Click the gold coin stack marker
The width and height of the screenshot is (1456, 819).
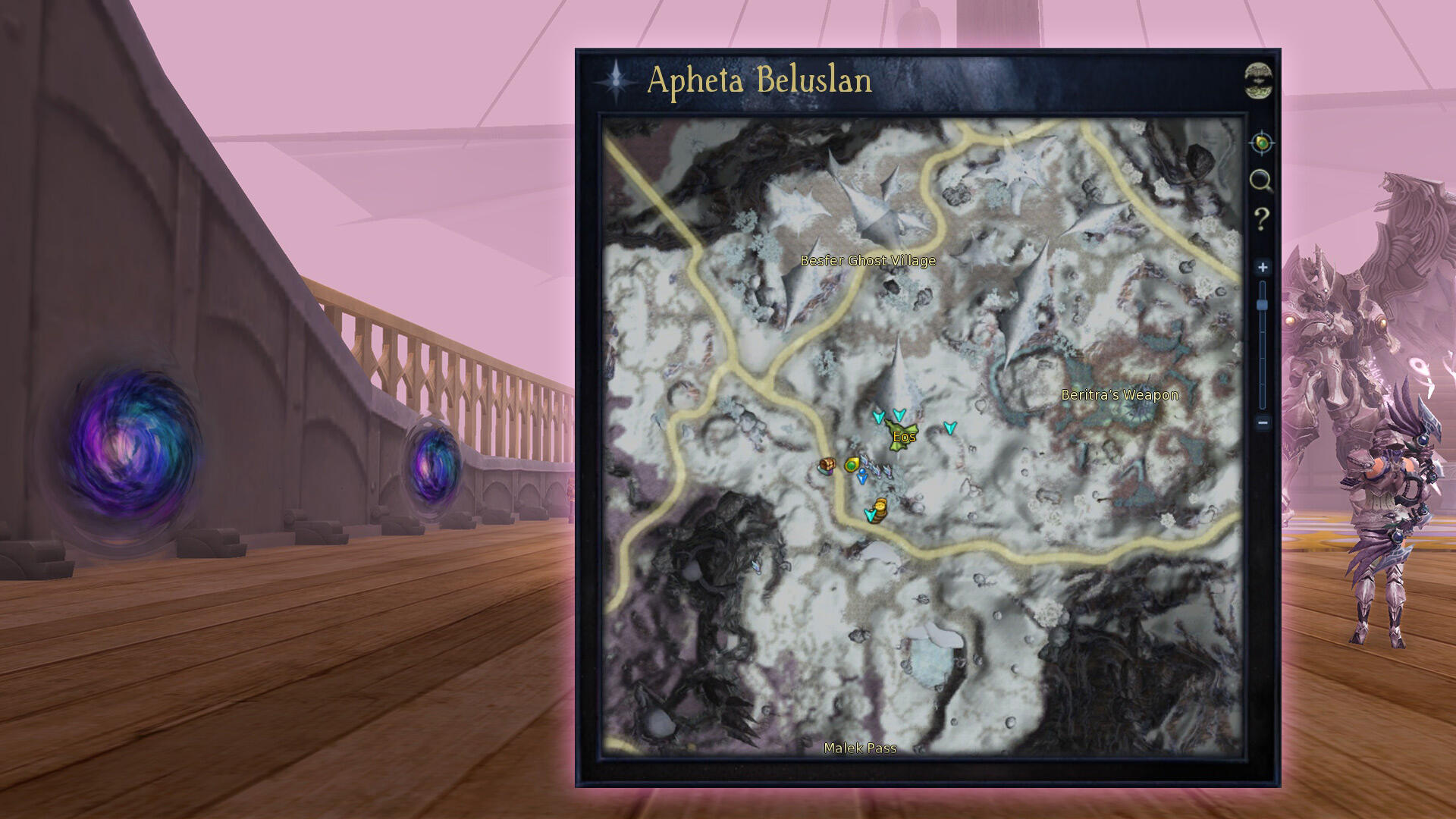[x=880, y=507]
